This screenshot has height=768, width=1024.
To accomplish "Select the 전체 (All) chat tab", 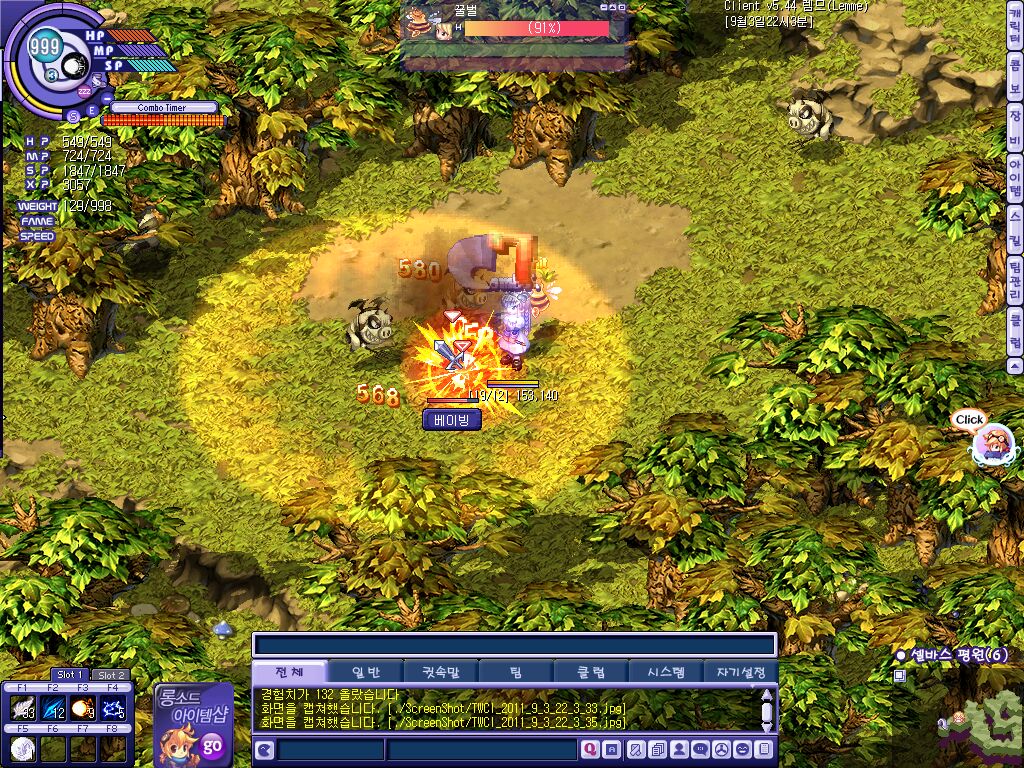I will (290, 672).
